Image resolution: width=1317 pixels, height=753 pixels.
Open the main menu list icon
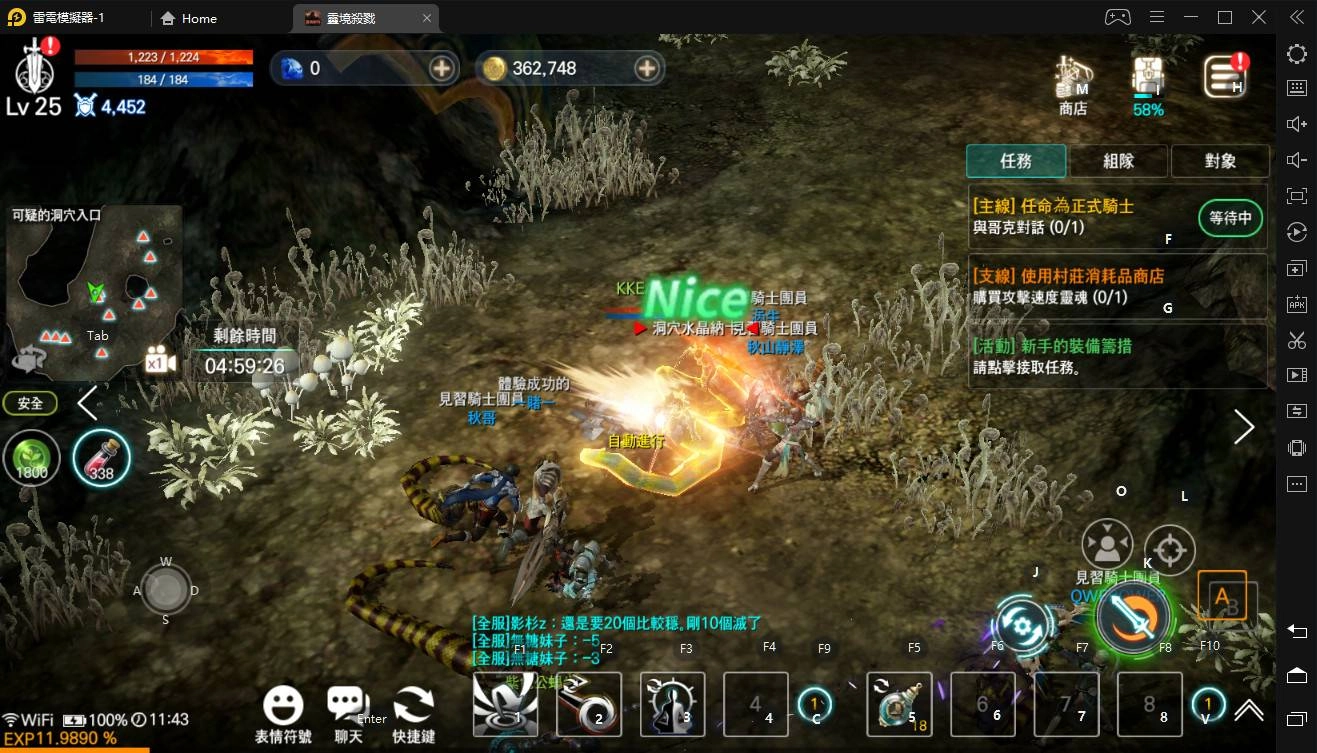(1224, 77)
